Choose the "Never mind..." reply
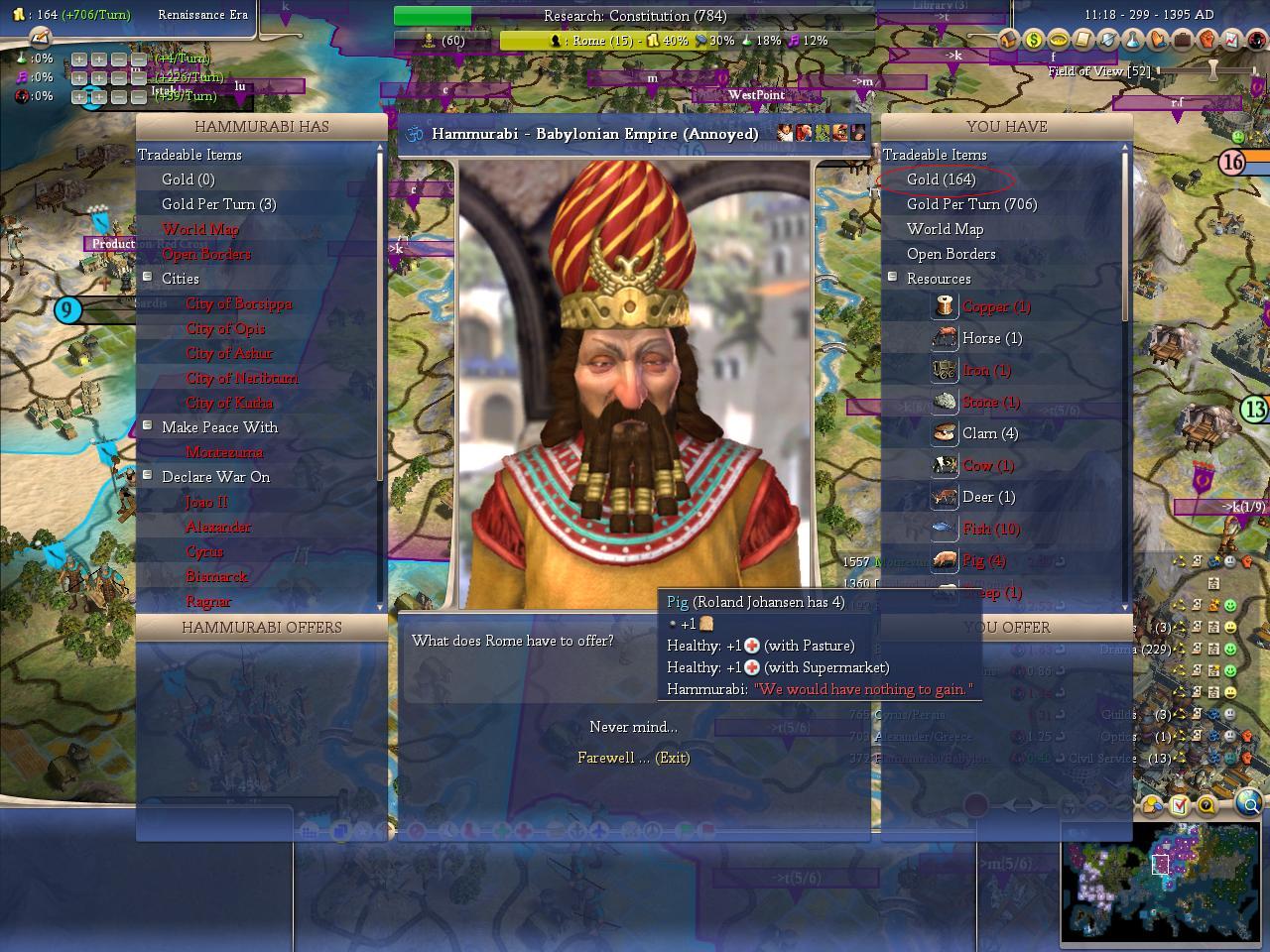The image size is (1270, 952). [633, 727]
